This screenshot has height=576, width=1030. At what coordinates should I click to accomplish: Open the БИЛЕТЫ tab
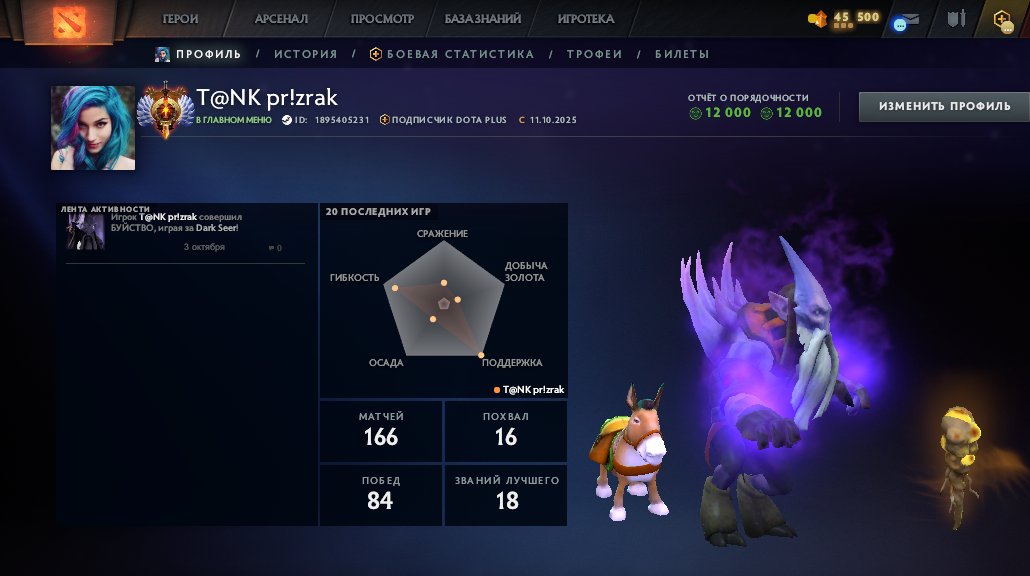pyautogui.click(x=682, y=54)
